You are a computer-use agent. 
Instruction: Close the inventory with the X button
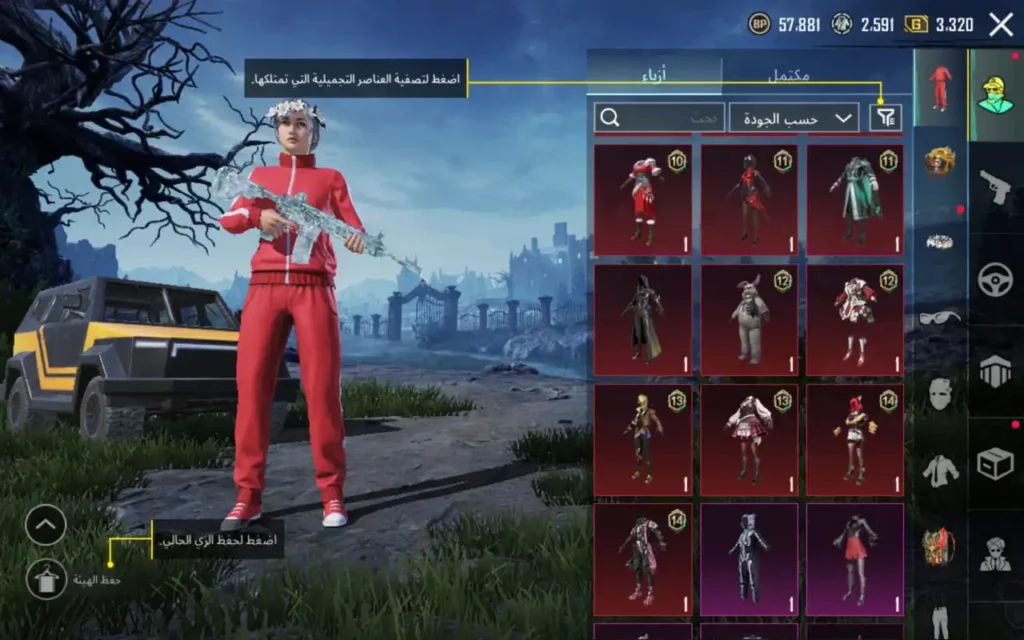[1001, 25]
